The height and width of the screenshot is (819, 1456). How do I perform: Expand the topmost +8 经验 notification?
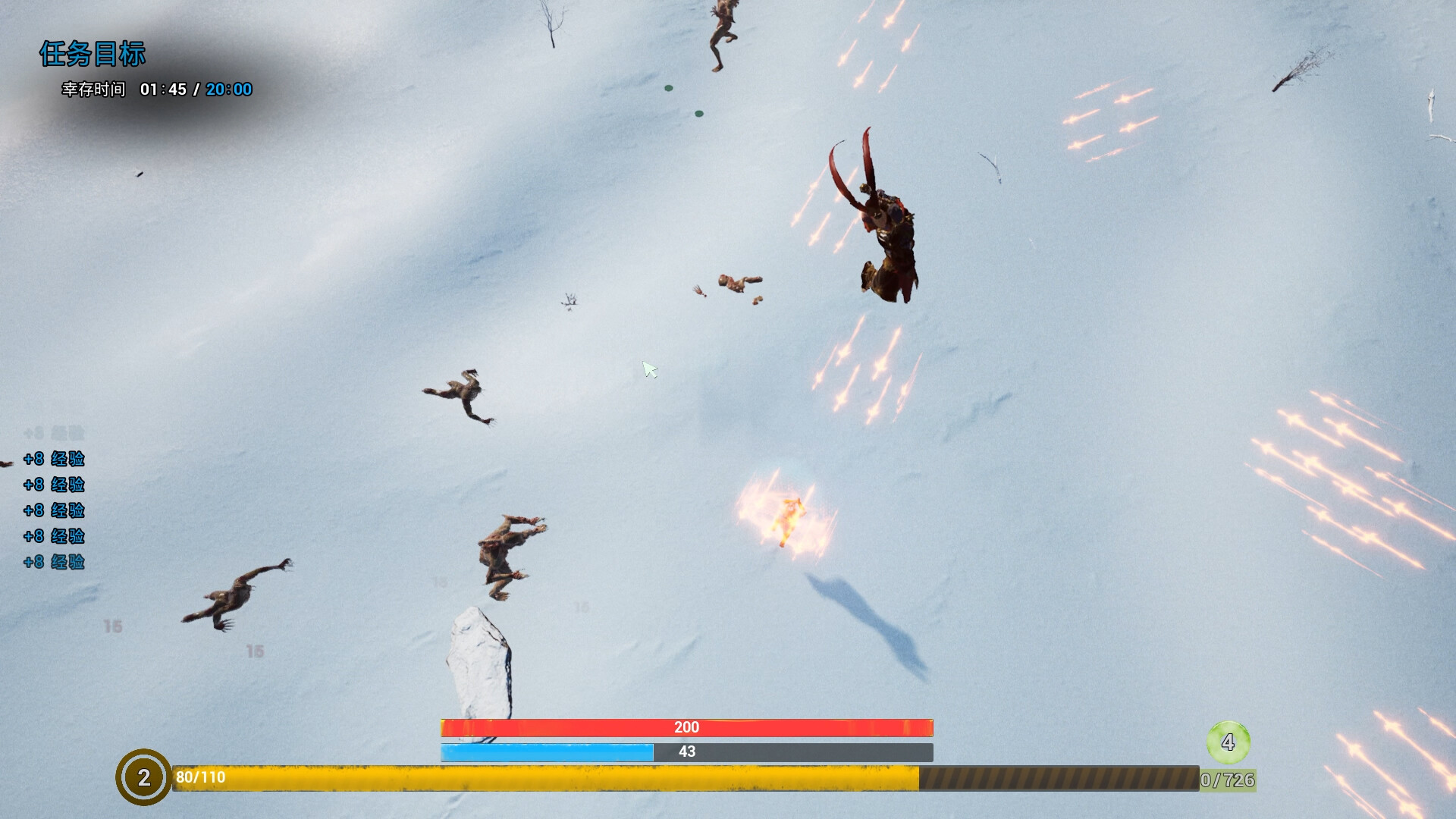pyautogui.click(x=53, y=460)
